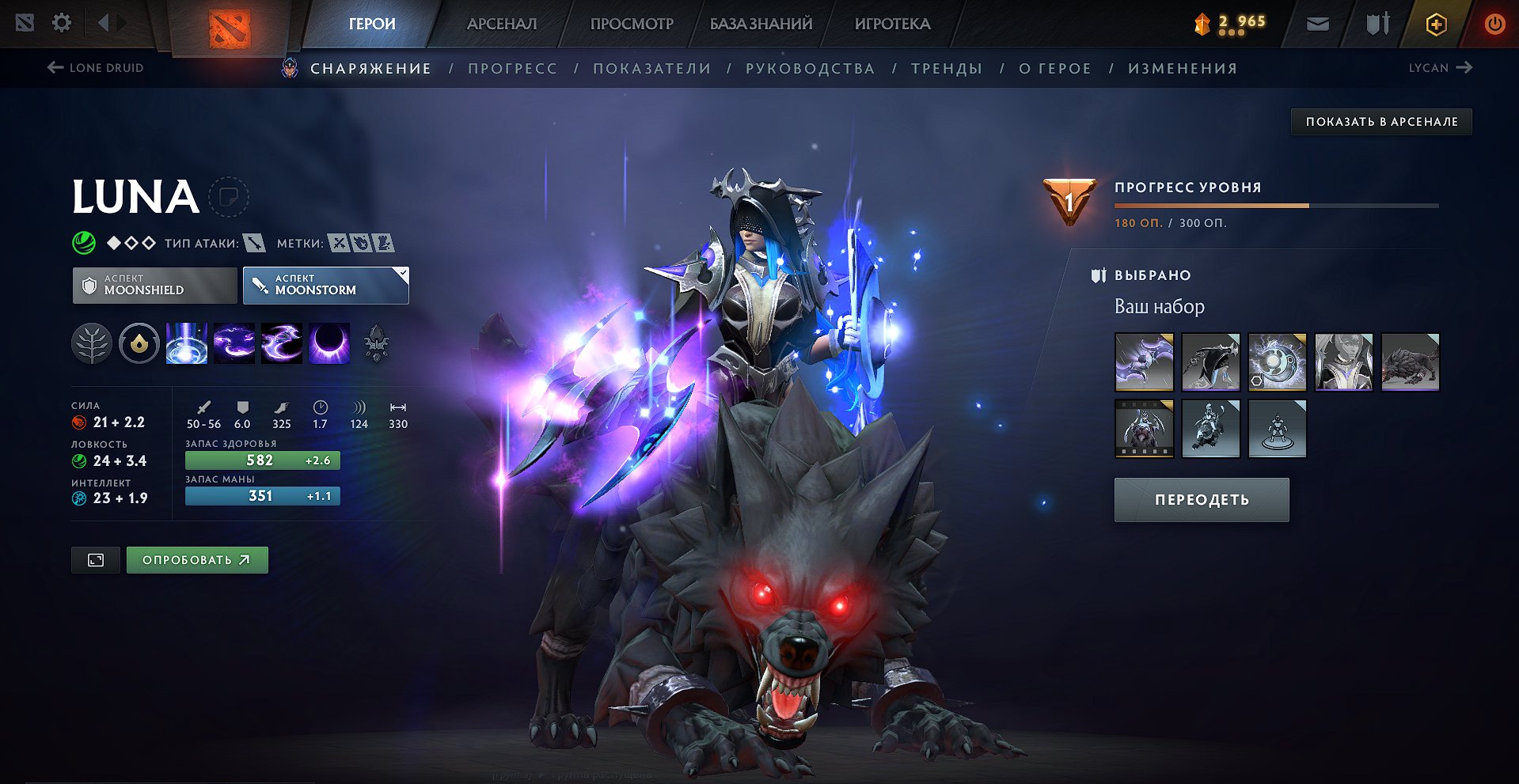Screen dimensions: 1519x784
Task: Go to next hero Lycan
Action: [x=1440, y=68]
